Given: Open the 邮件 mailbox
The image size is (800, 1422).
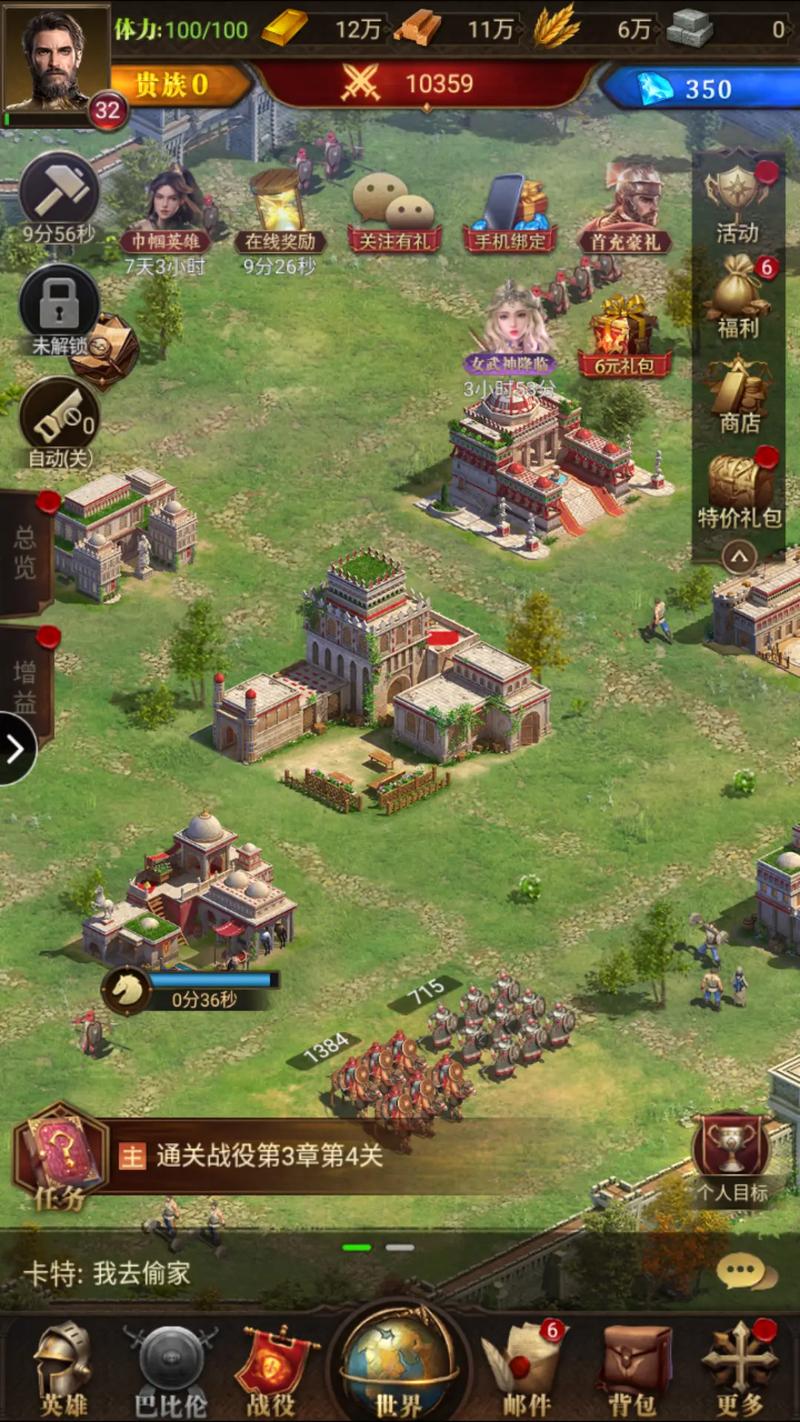Looking at the screenshot, I should (526, 1366).
